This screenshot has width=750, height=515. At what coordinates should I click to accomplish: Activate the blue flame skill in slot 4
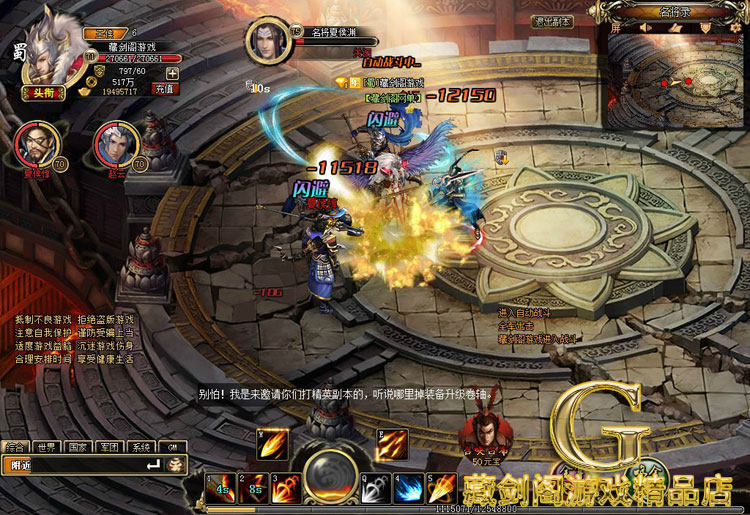point(408,489)
